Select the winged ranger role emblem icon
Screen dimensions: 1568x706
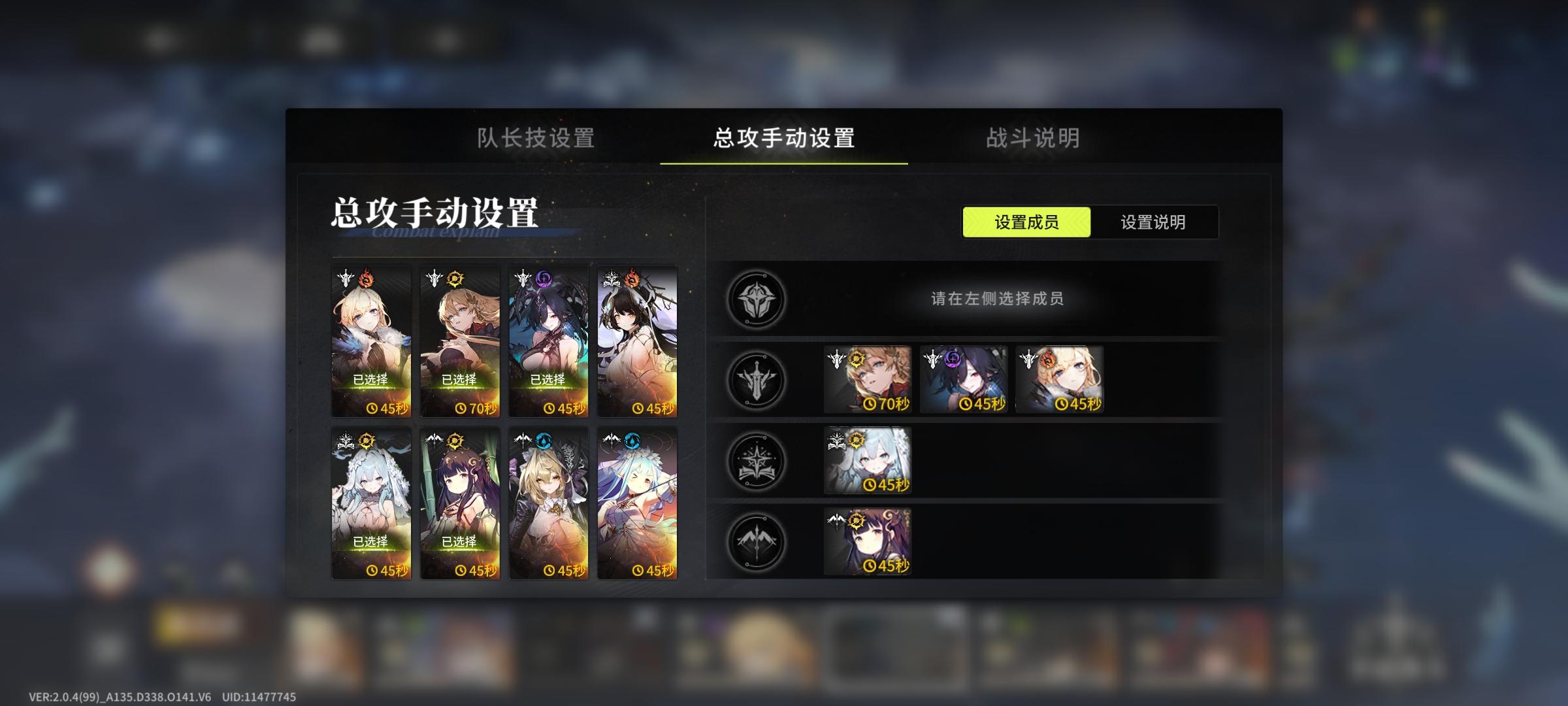[756, 543]
